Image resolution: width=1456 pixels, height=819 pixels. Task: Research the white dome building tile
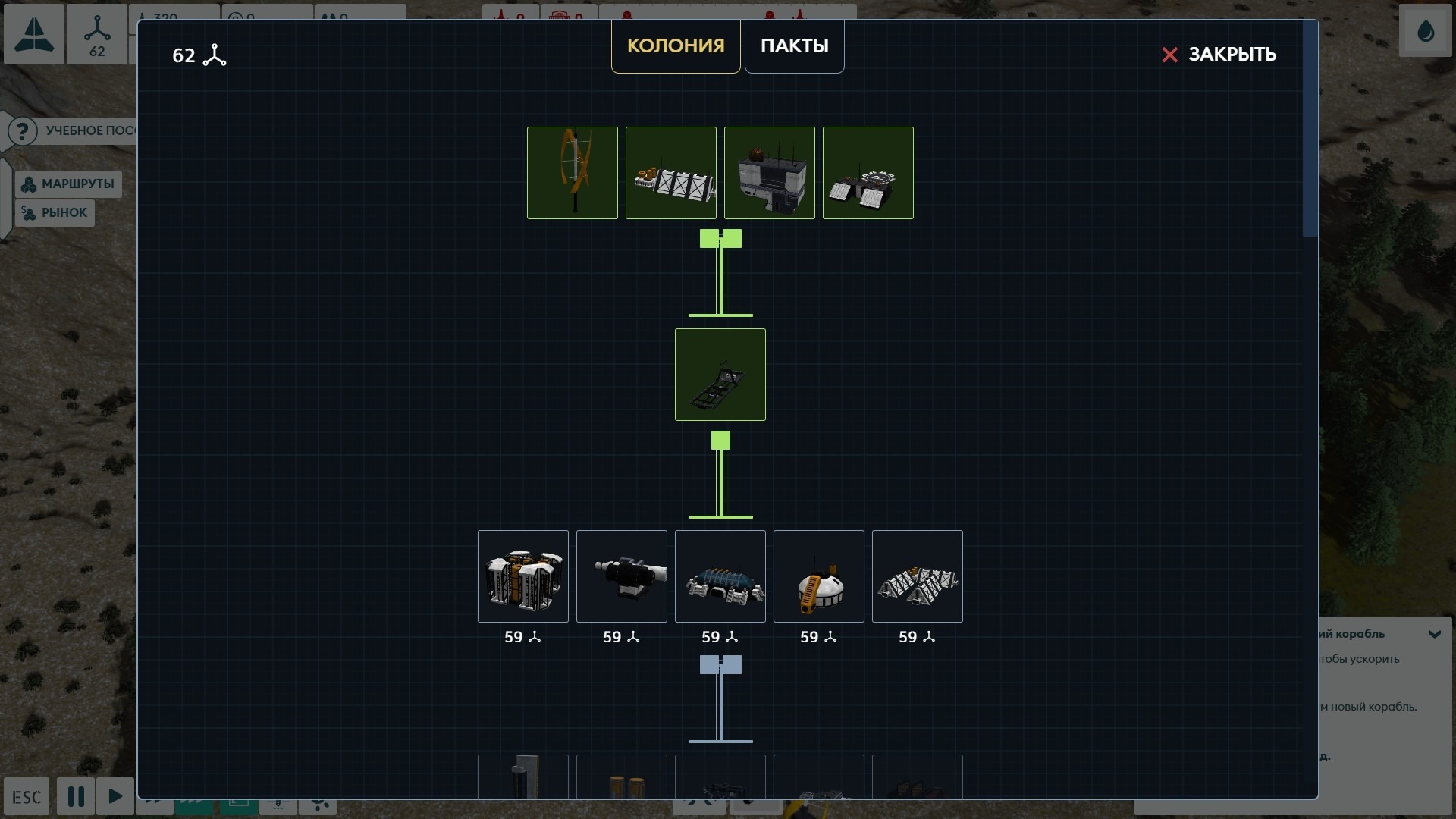818,576
